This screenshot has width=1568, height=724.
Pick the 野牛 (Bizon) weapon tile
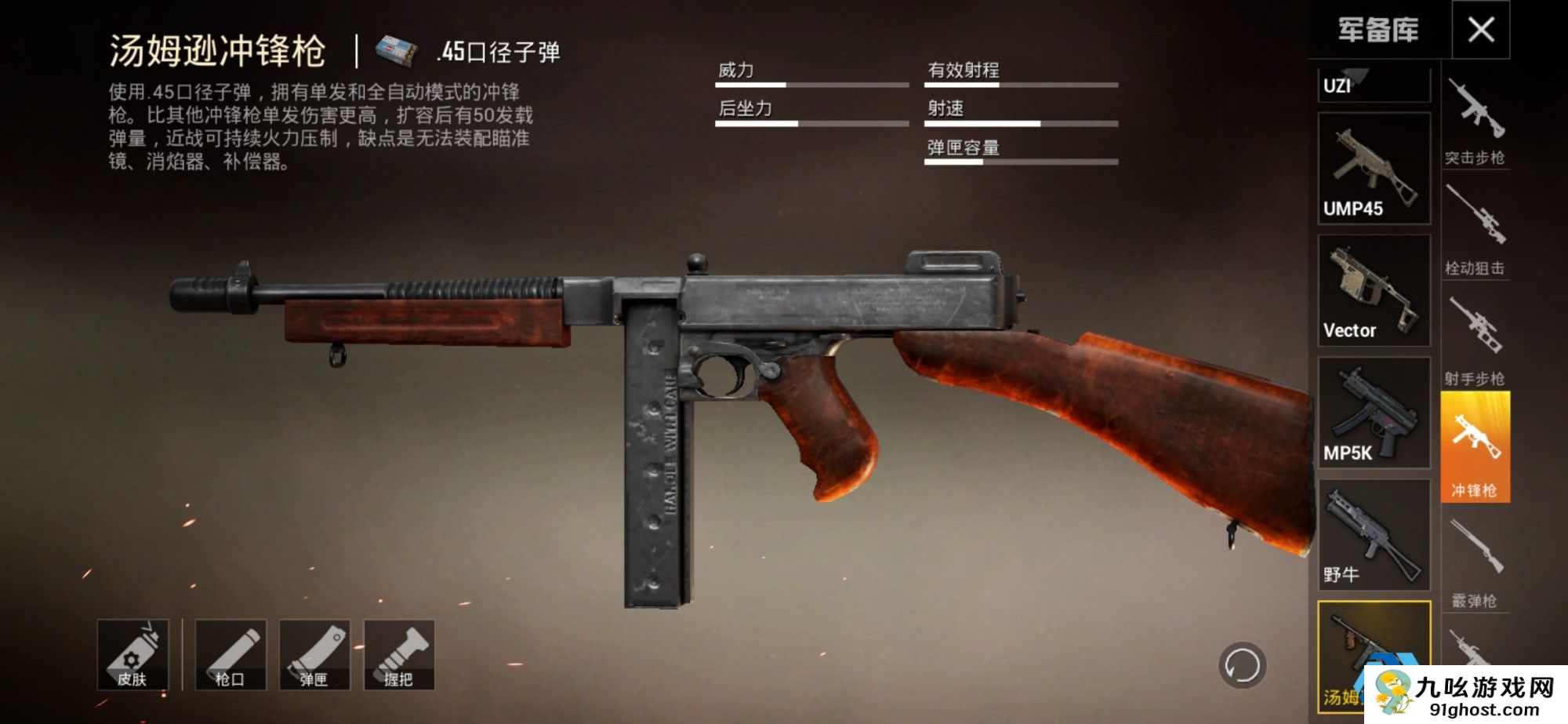[1374, 536]
